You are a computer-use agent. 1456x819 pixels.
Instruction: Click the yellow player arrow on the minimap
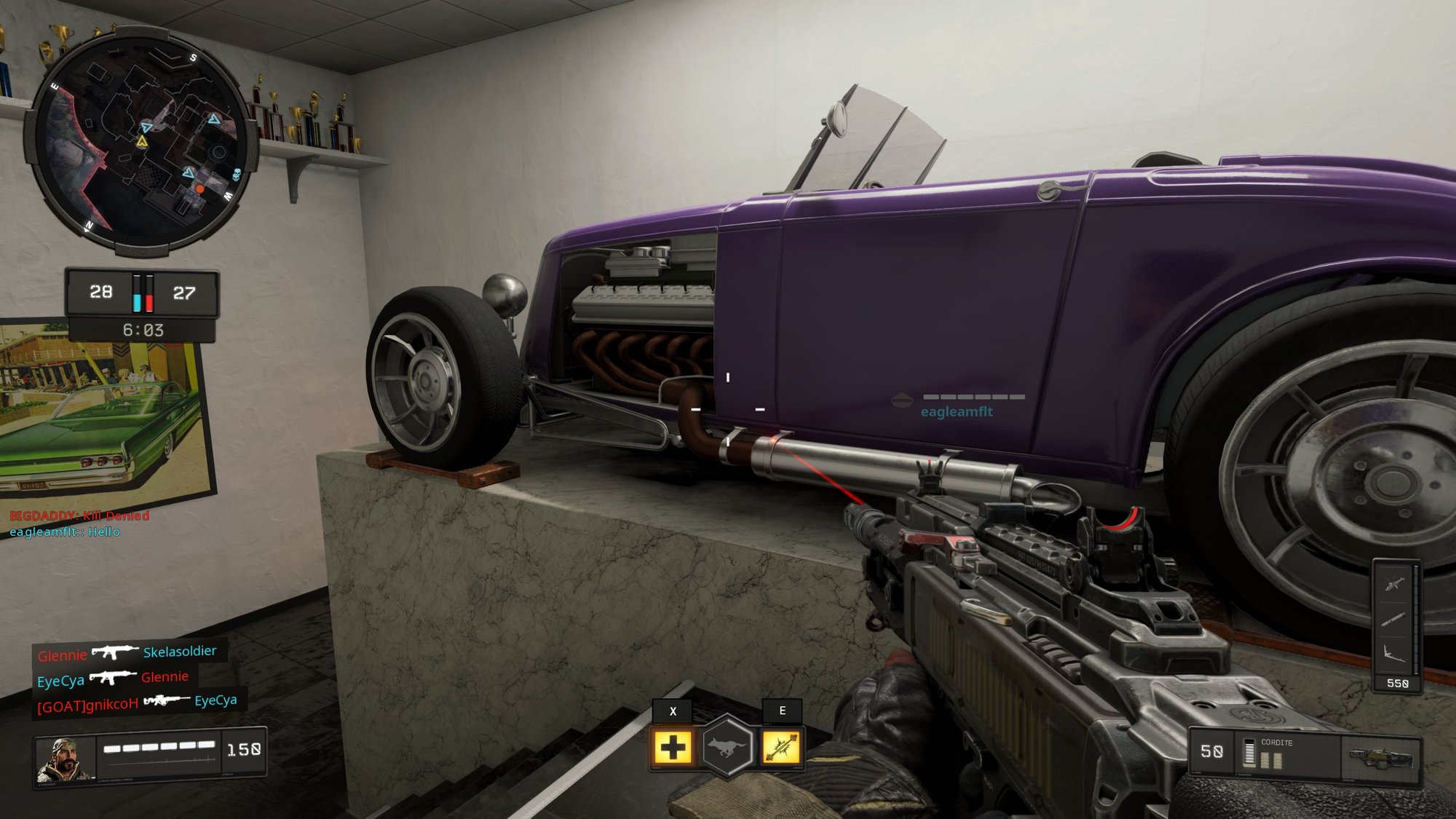pyautogui.click(x=143, y=141)
